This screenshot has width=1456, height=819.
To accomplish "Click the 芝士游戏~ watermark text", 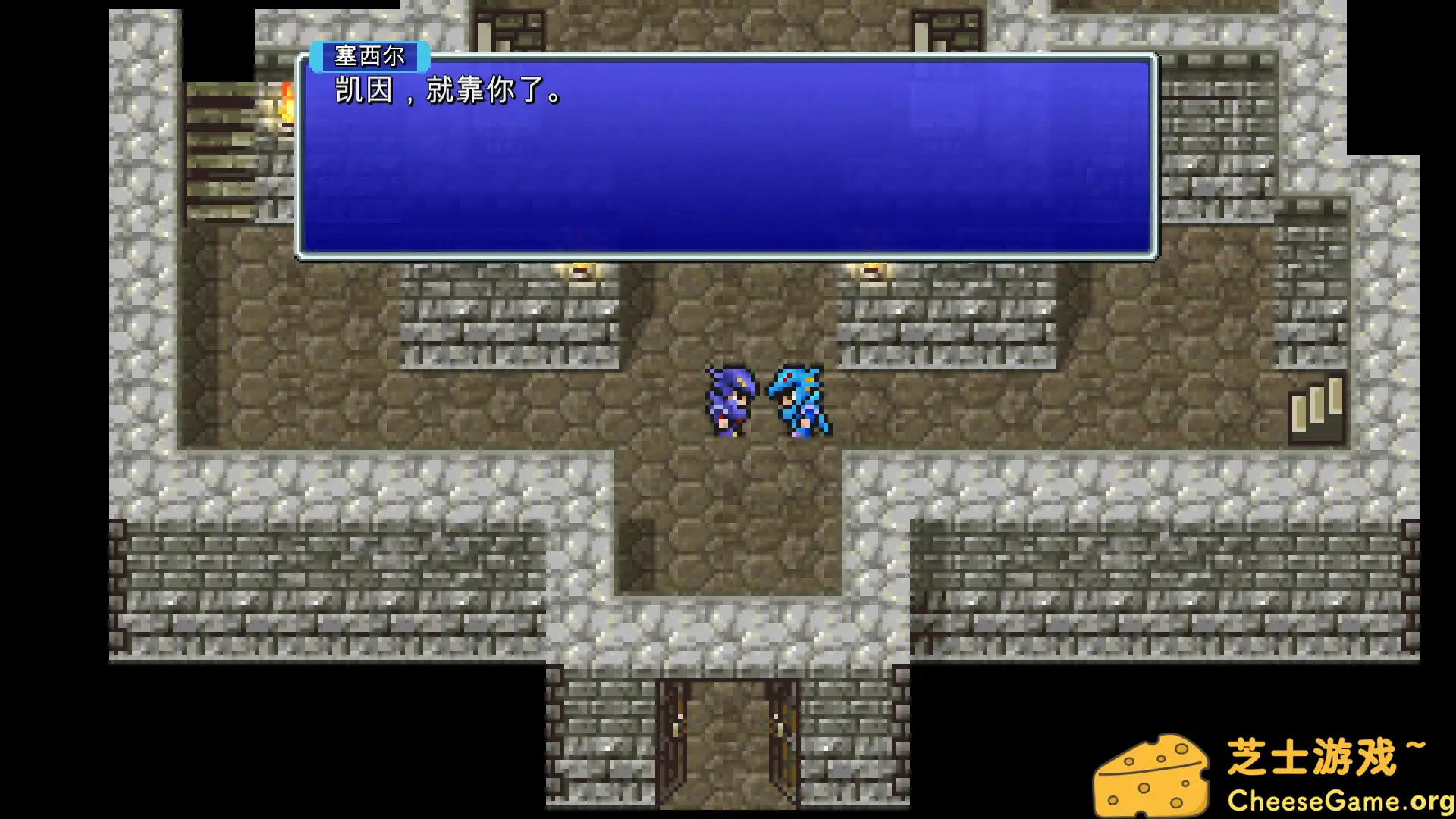I will 1331,755.
